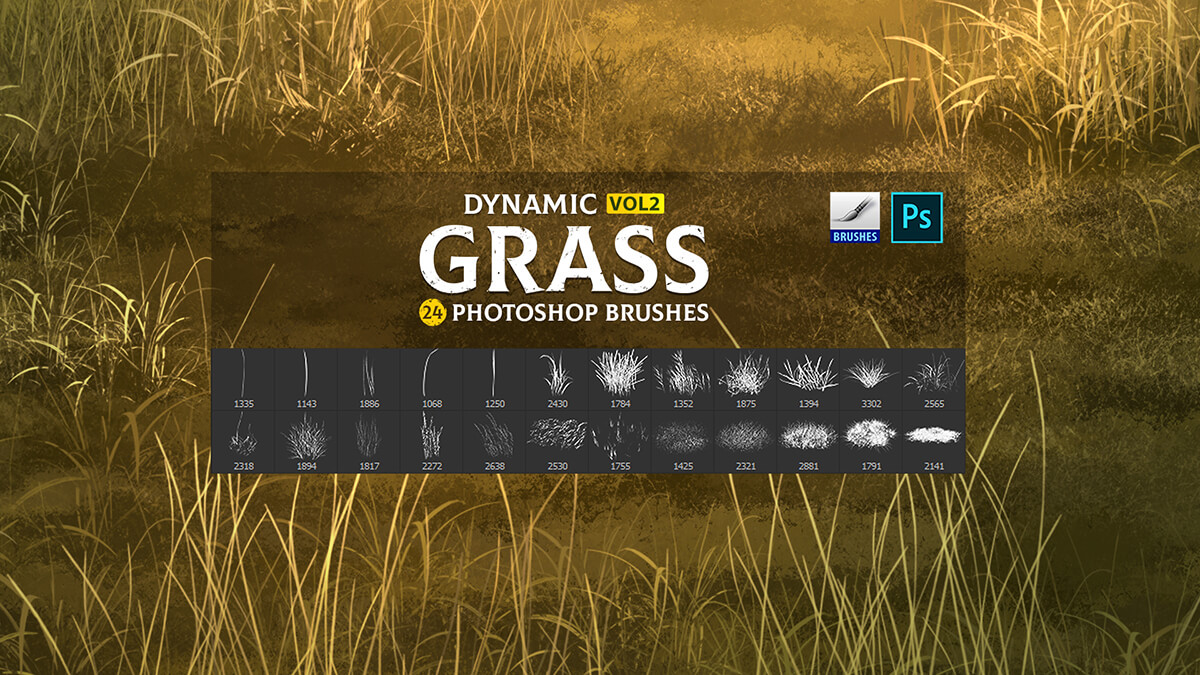This screenshot has height=675, width=1200.
Task: Click the Photoshop Ps icon
Action: point(917,218)
